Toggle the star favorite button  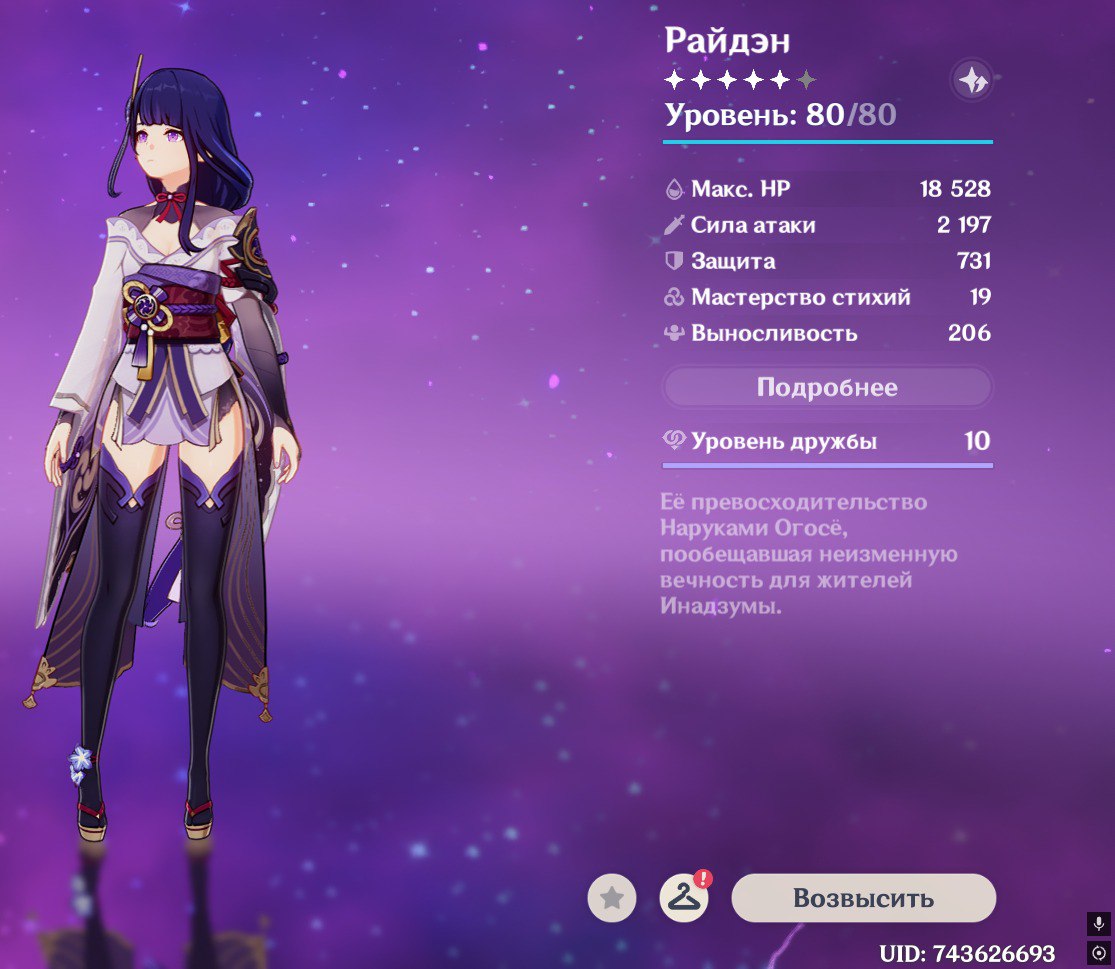(x=611, y=898)
